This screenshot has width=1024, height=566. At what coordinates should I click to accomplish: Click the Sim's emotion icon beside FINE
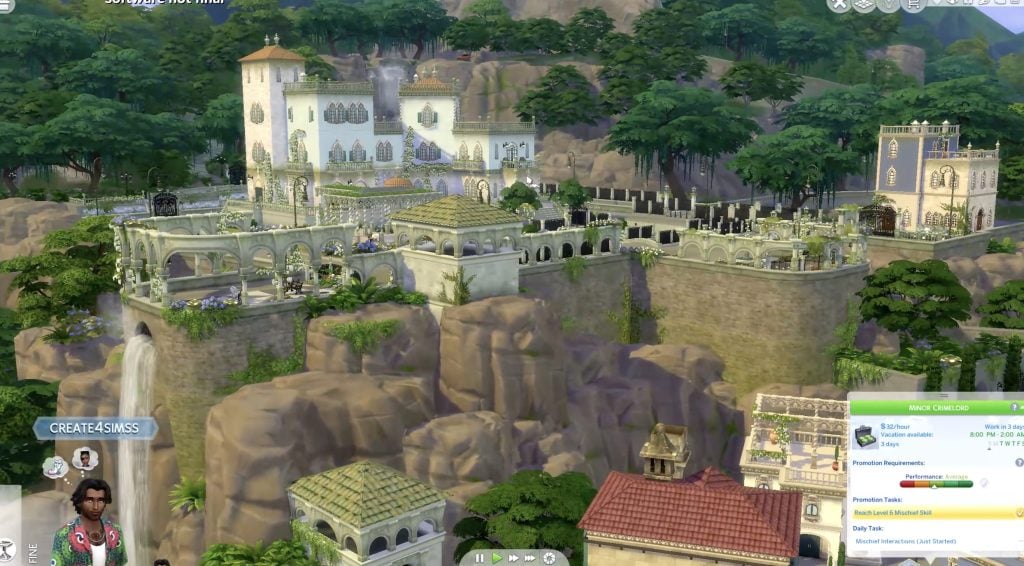click(x=8, y=548)
